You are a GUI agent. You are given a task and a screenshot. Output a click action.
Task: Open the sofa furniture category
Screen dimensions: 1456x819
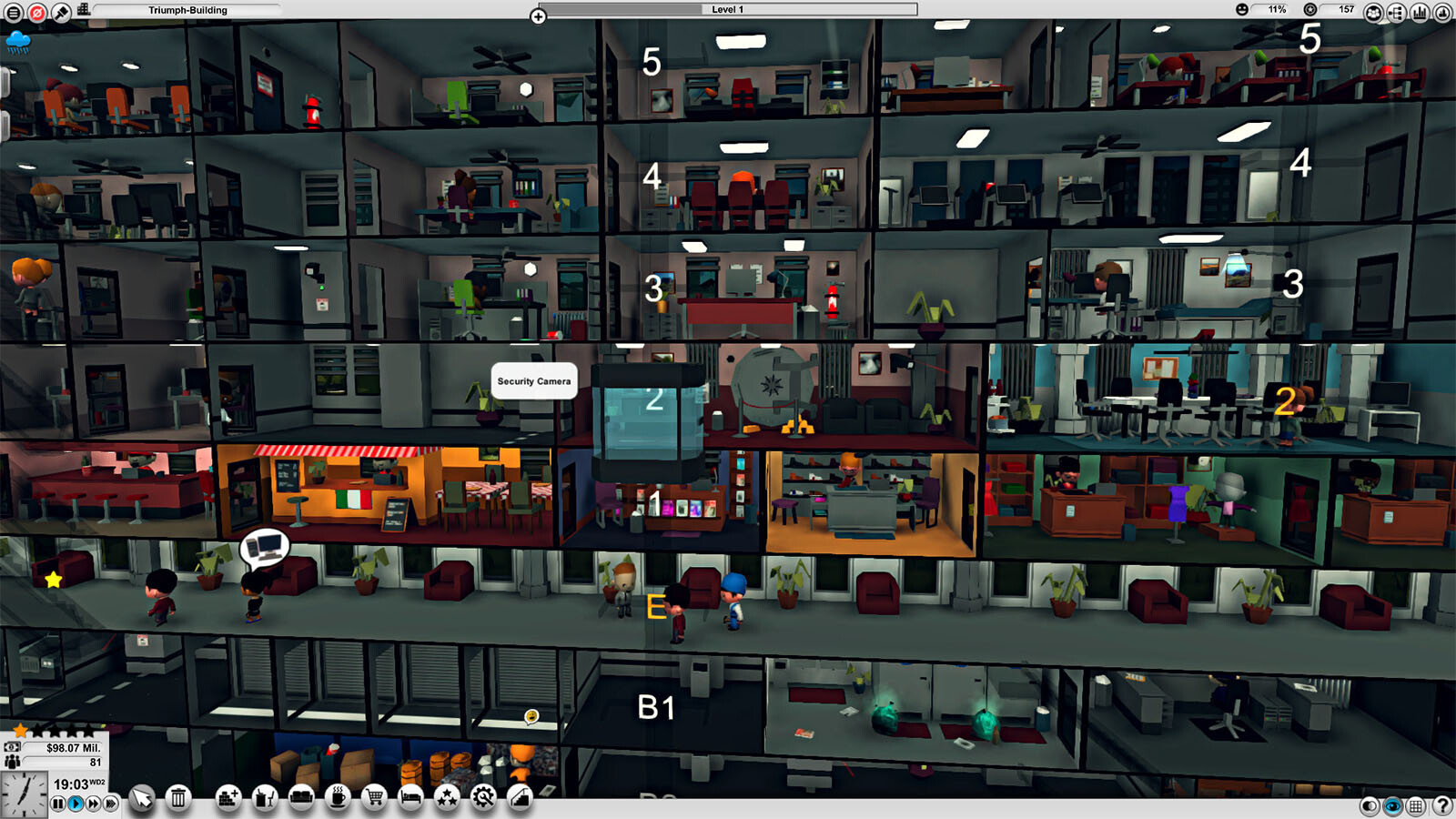(x=301, y=798)
